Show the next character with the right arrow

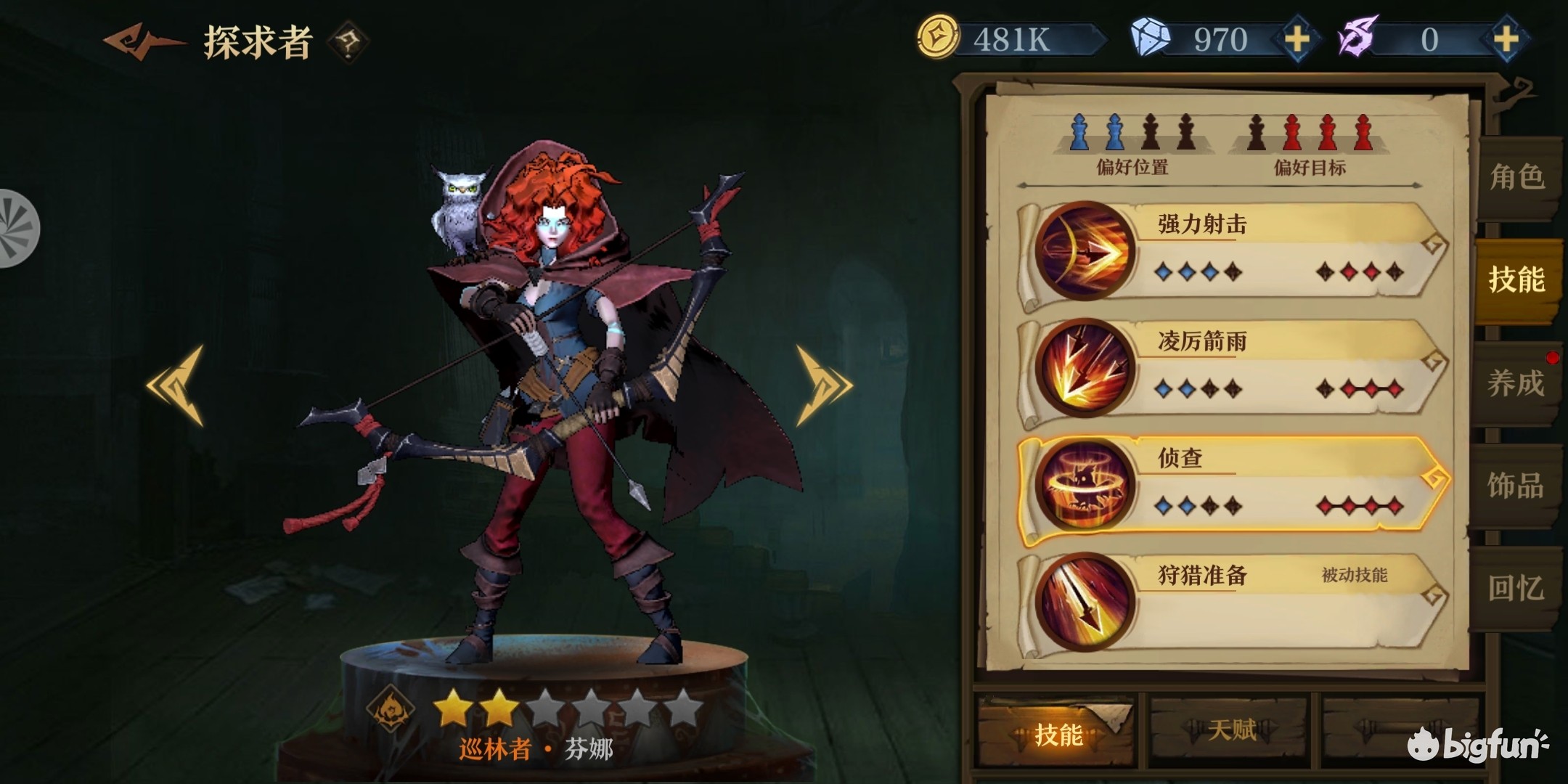pyautogui.click(x=823, y=385)
